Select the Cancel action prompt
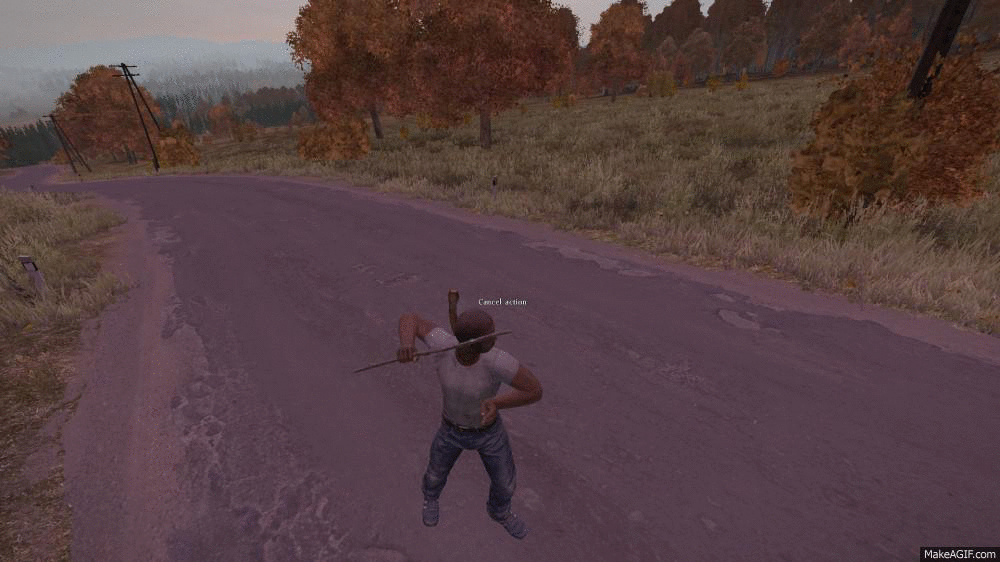 pyautogui.click(x=502, y=302)
